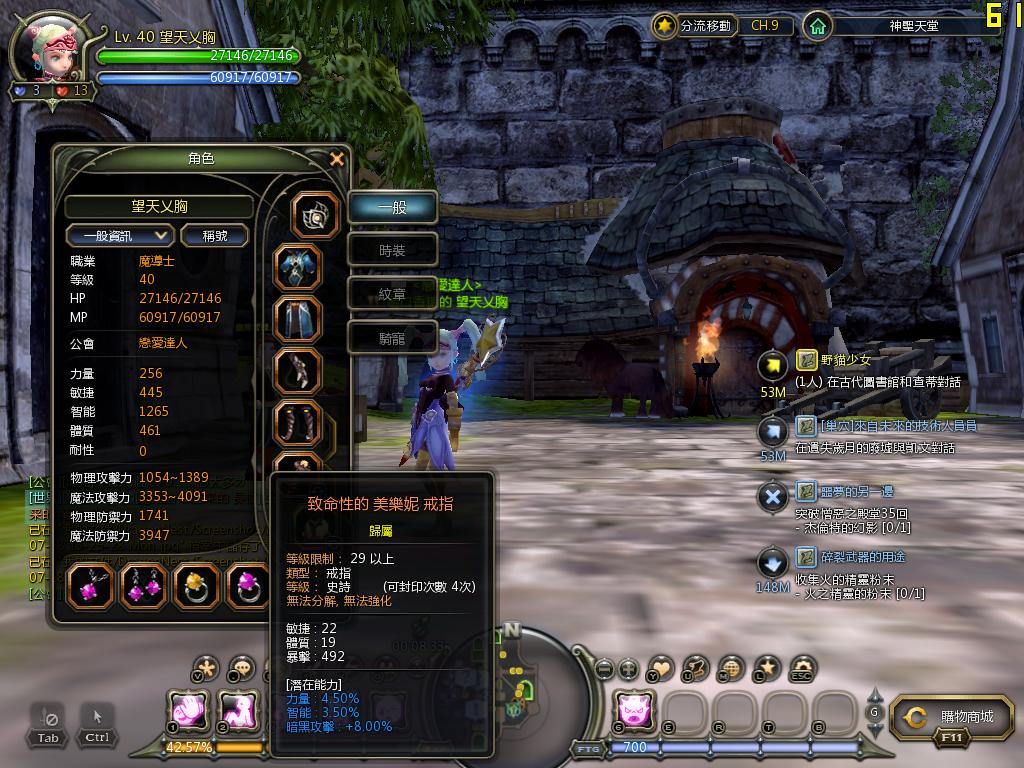Activate the pink pig skill slot
Image resolution: width=1024 pixels, height=768 pixels.
pos(634,709)
